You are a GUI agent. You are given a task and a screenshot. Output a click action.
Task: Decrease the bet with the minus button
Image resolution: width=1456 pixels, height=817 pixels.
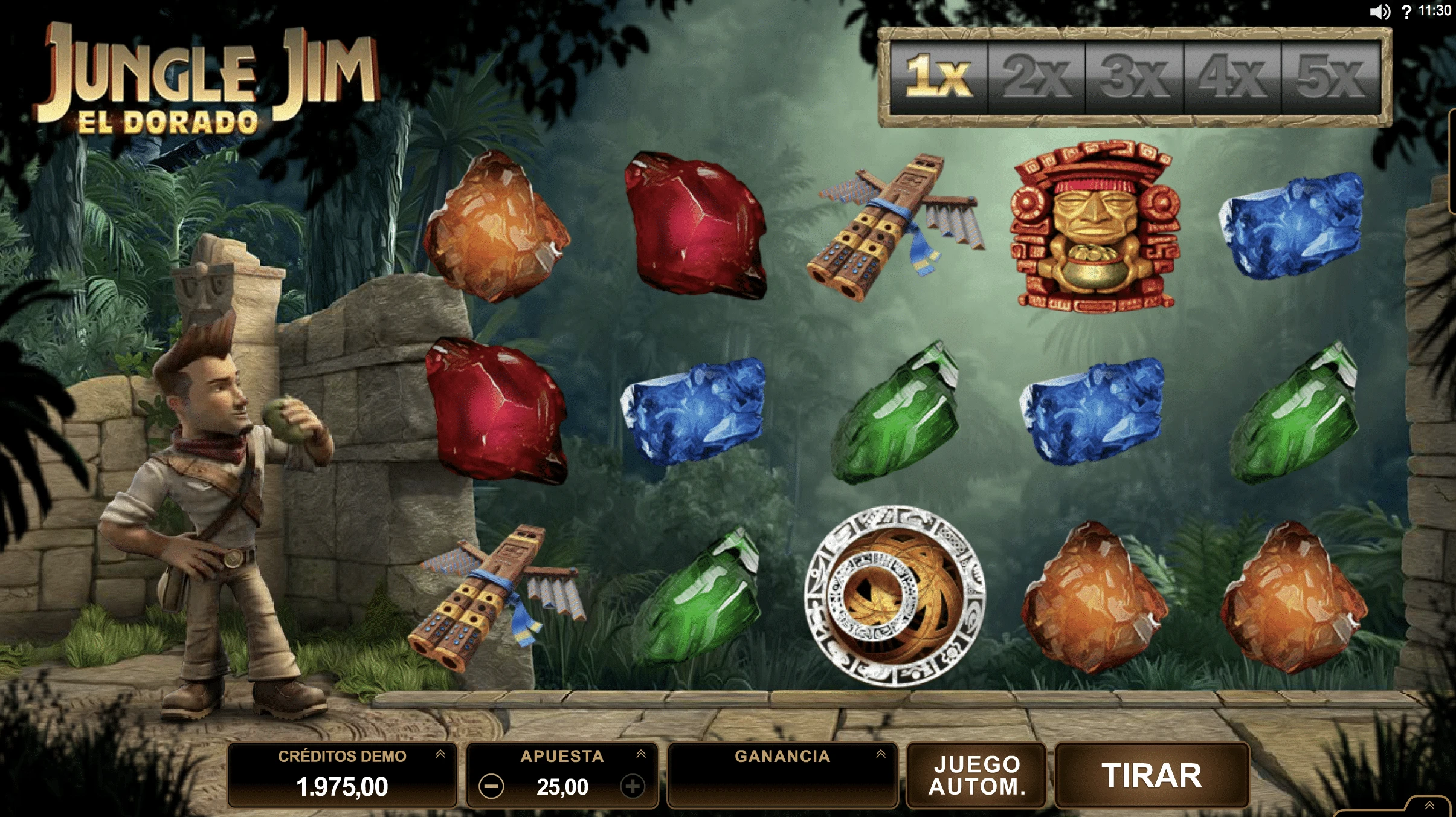(x=491, y=787)
